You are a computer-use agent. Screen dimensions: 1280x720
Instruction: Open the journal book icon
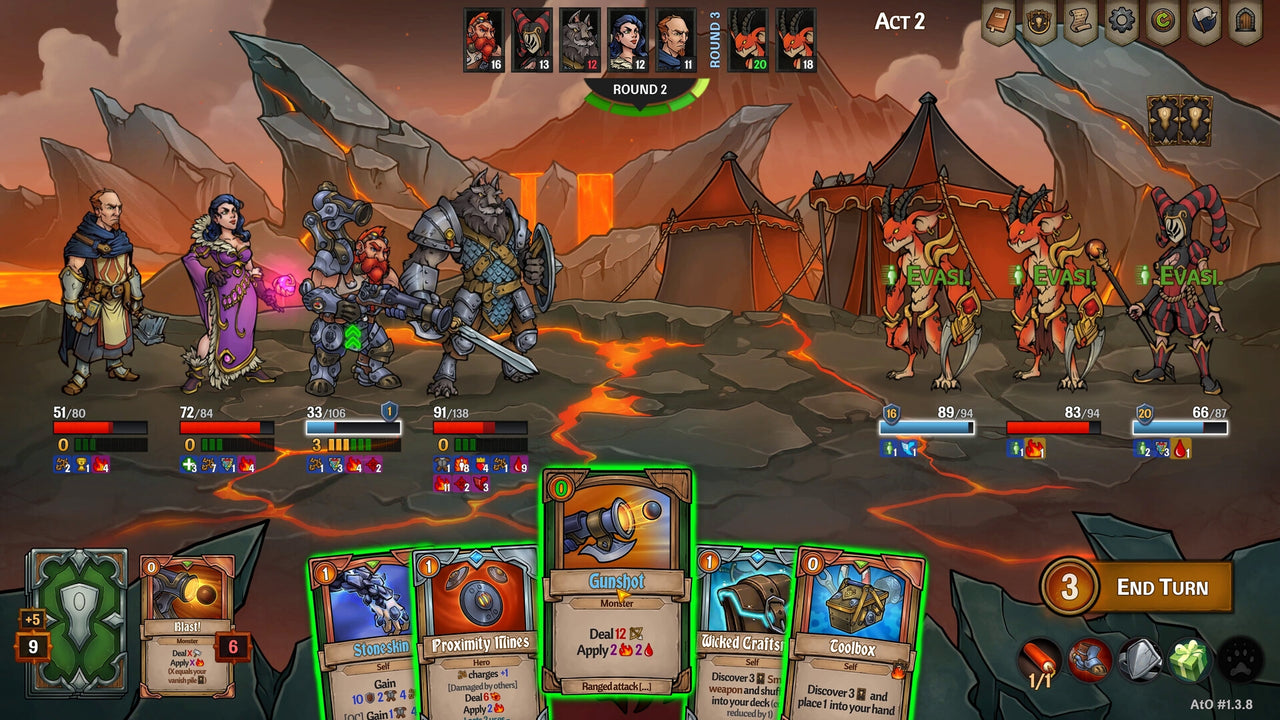click(997, 18)
